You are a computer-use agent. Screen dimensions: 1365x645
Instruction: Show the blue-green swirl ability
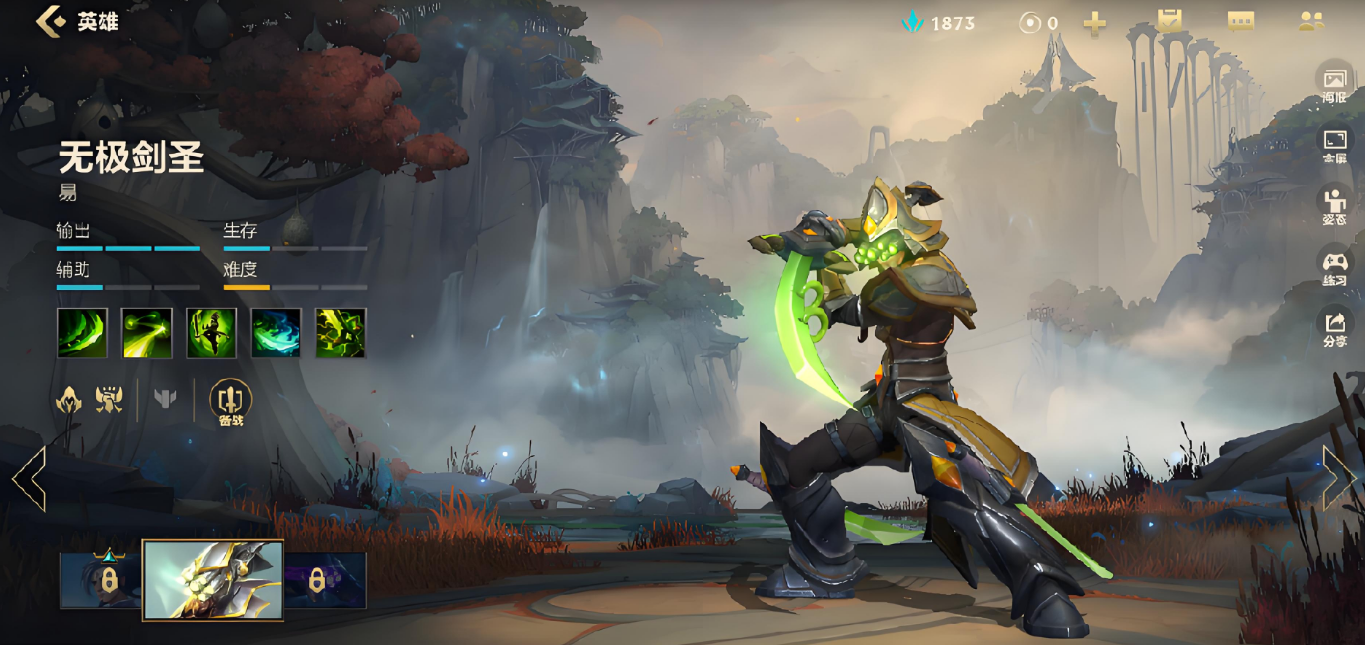(276, 332)
